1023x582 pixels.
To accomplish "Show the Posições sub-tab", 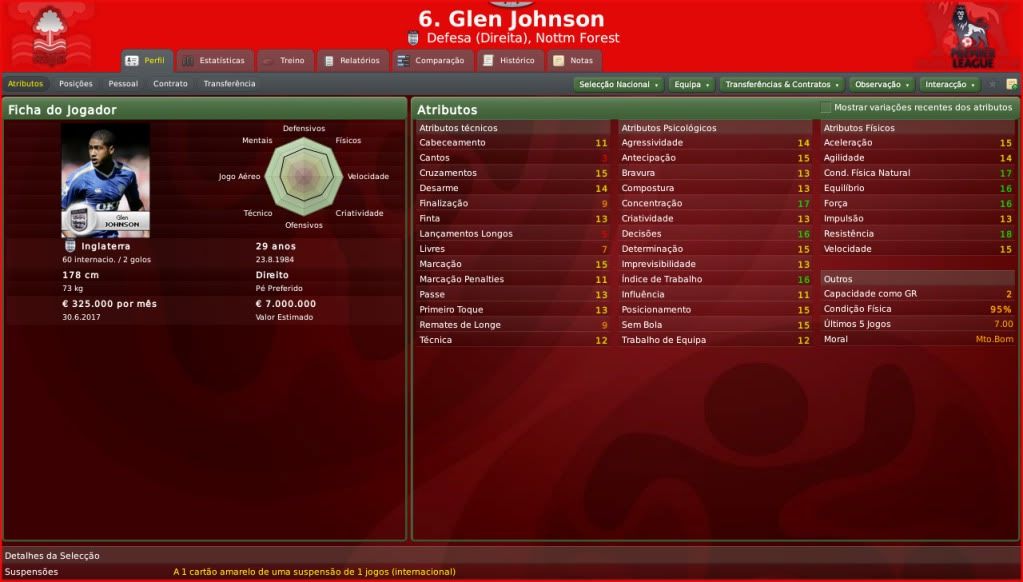I will click(76, 84).
